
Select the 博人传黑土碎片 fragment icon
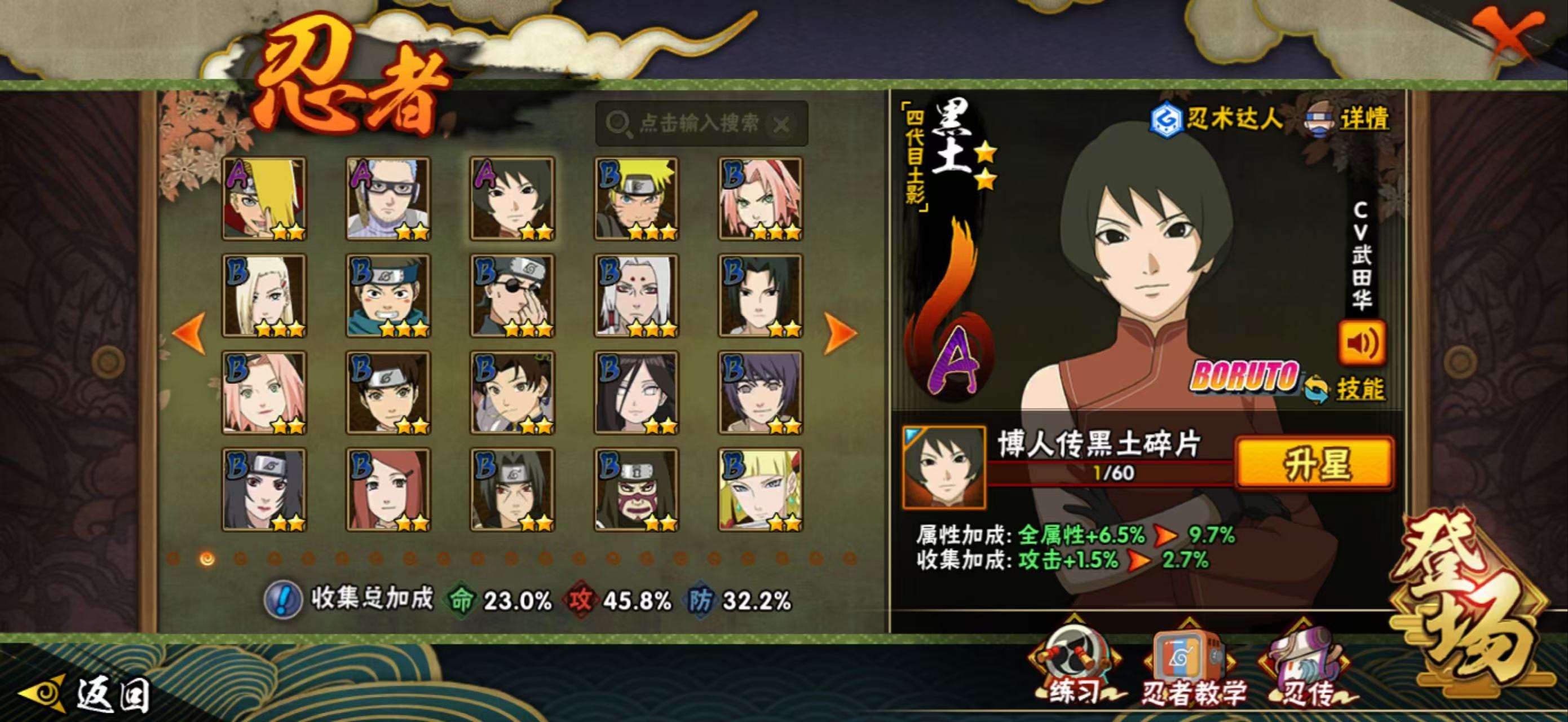943,467
